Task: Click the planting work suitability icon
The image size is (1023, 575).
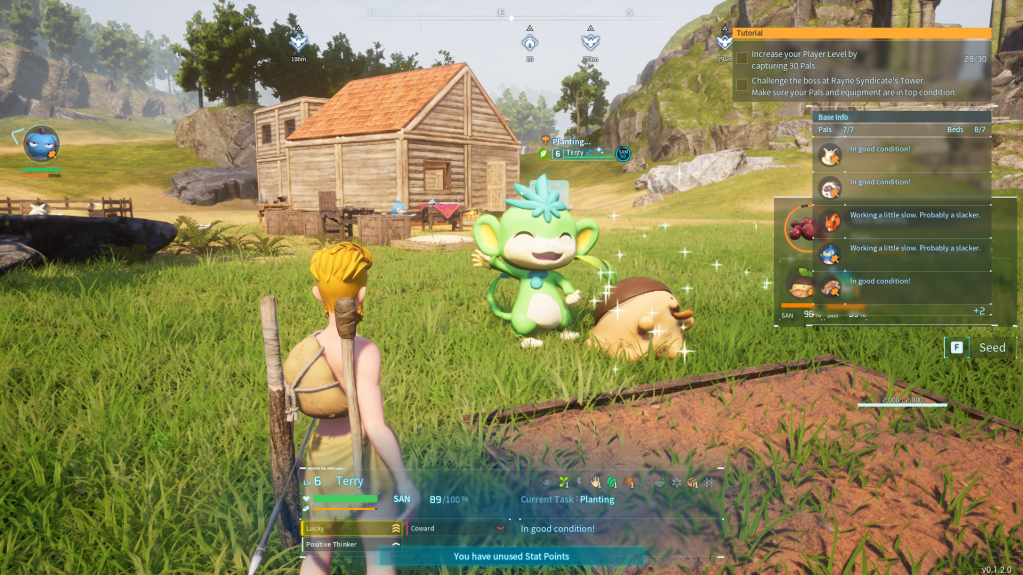Action: tap(564, 482)
